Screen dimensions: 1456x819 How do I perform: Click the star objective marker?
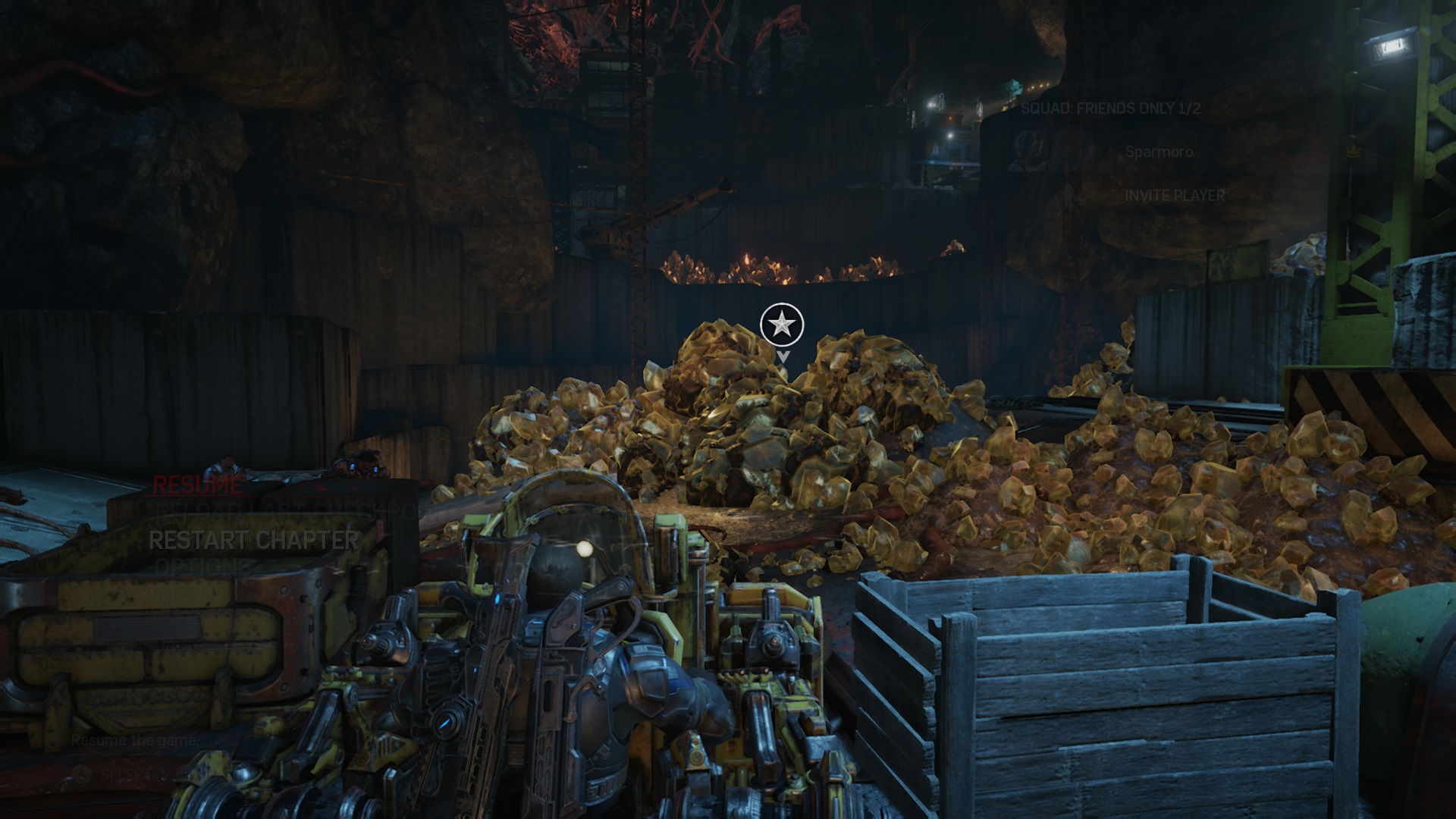pyautogui.click(x=782, y=325)
